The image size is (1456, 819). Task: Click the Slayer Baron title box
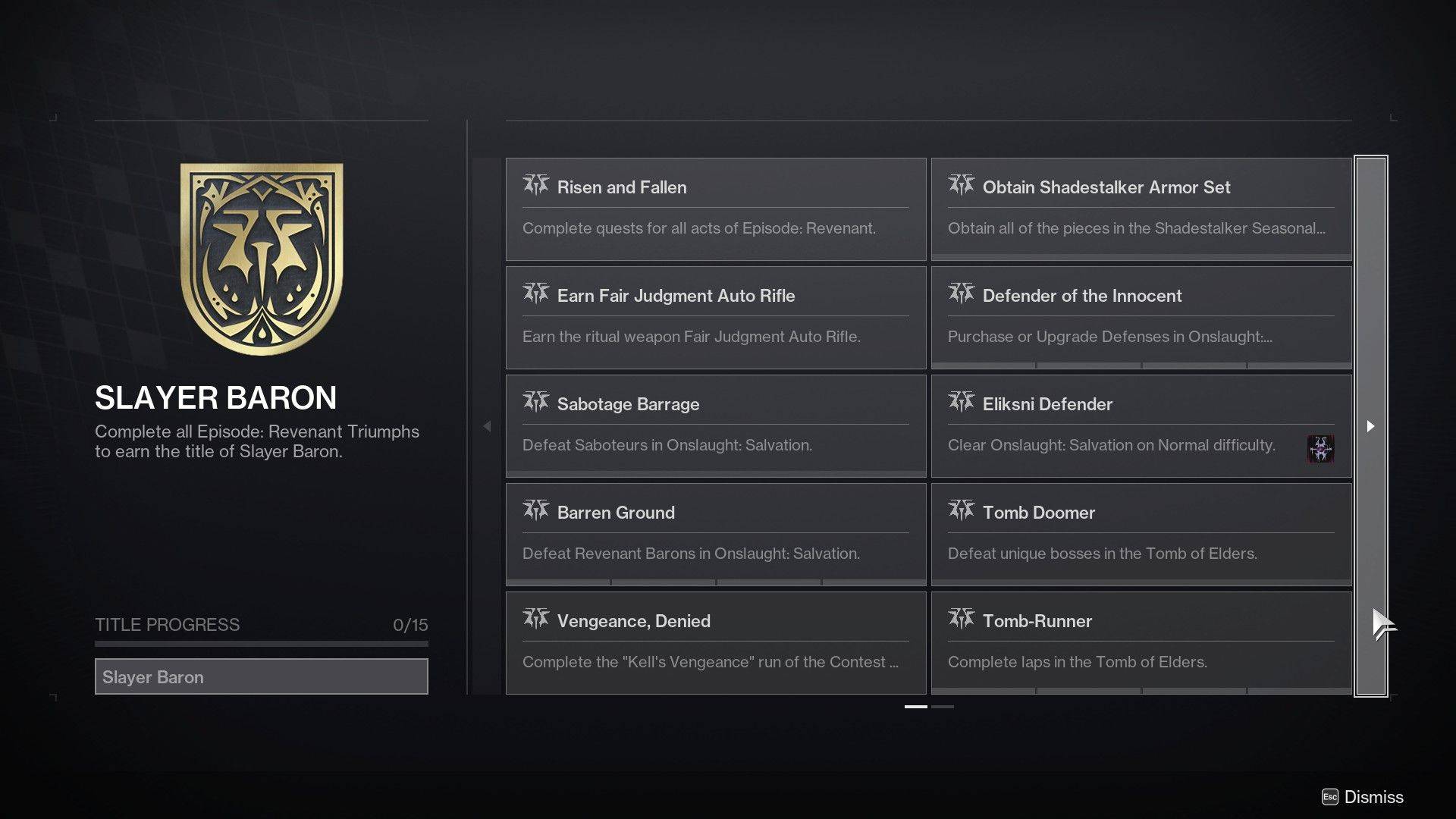coord(261,676)
